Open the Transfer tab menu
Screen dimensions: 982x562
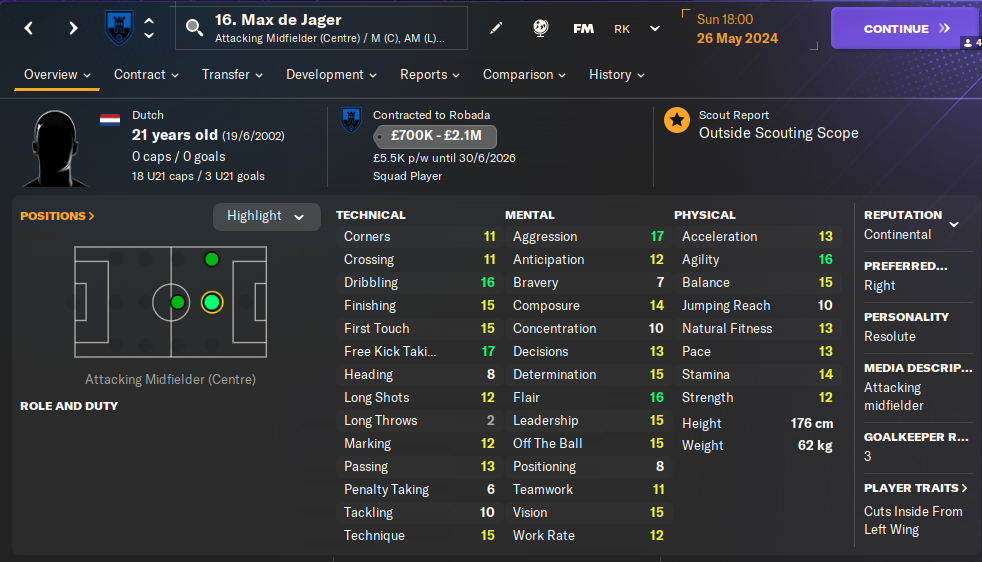point(232,75)
